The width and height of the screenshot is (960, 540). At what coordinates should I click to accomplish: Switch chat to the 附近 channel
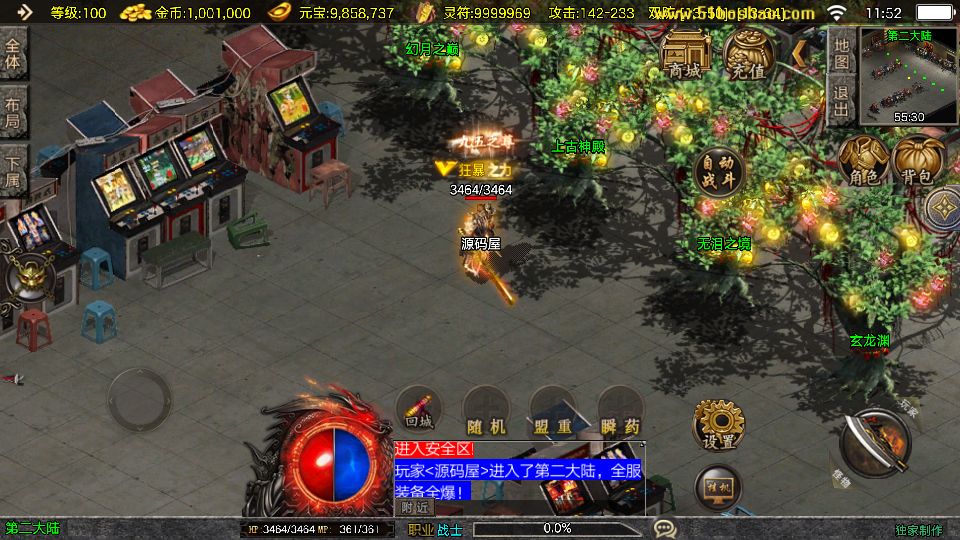pyautogui.click(x=414, y=508)
